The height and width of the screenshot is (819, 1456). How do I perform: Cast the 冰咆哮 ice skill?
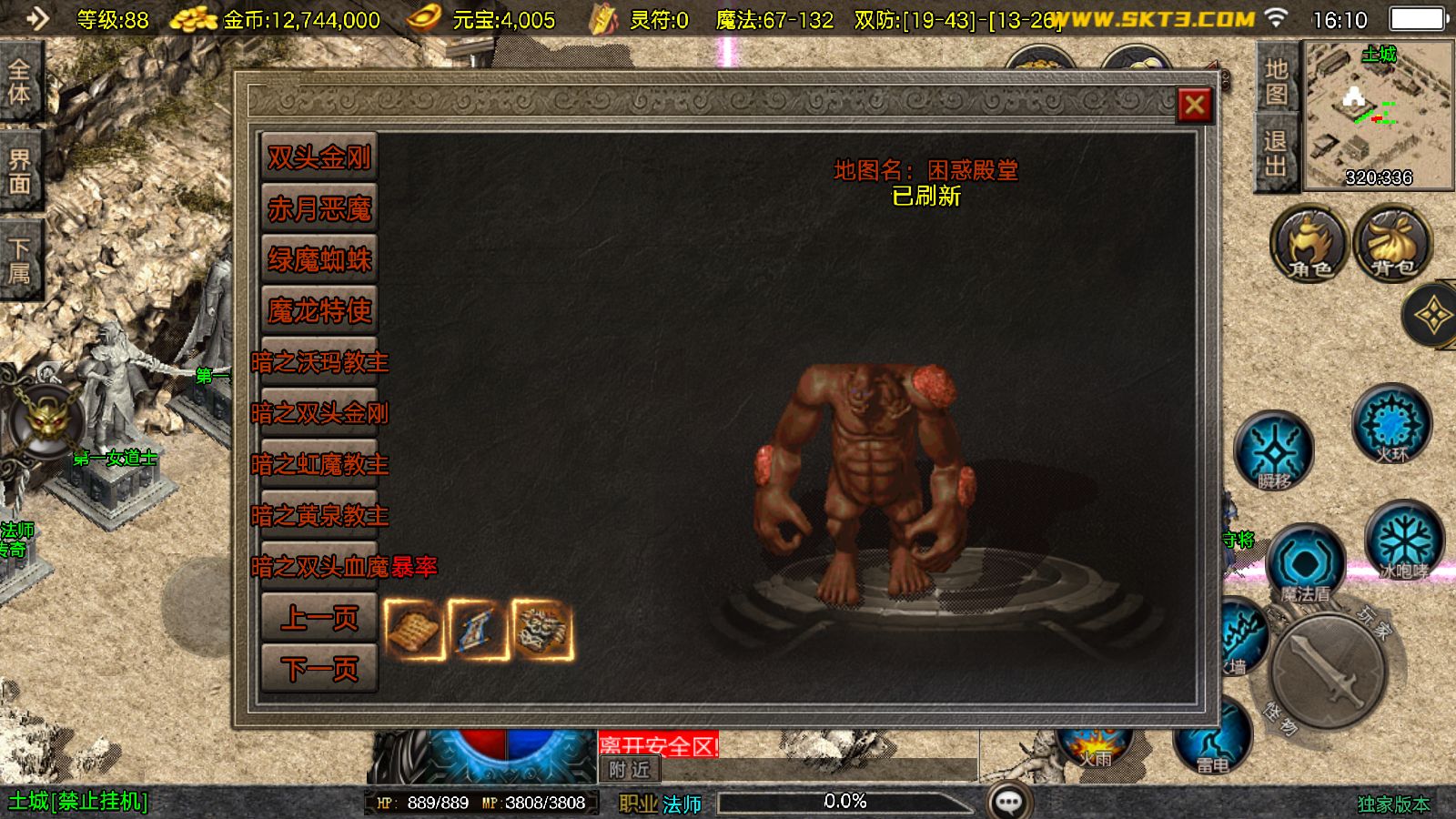(x=1404, y=541)
